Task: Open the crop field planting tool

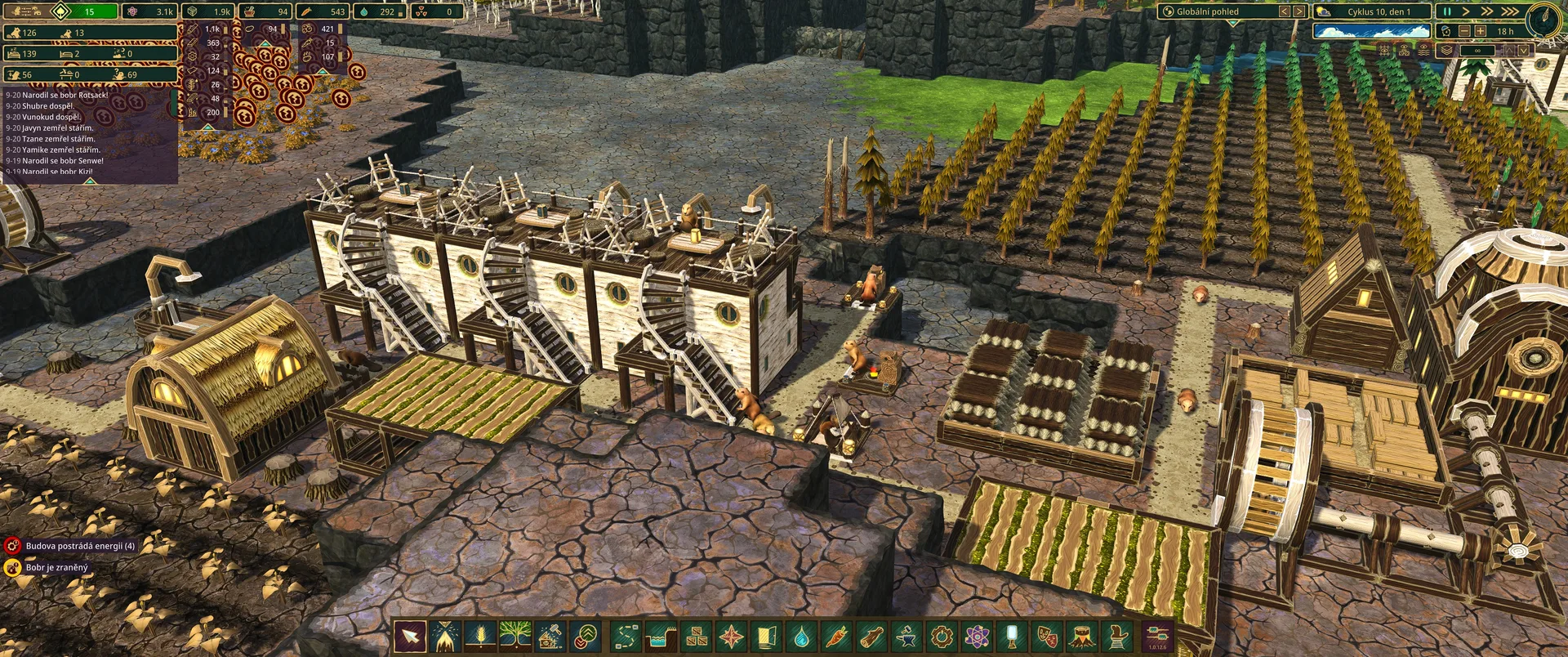Action: click(480, 636)
